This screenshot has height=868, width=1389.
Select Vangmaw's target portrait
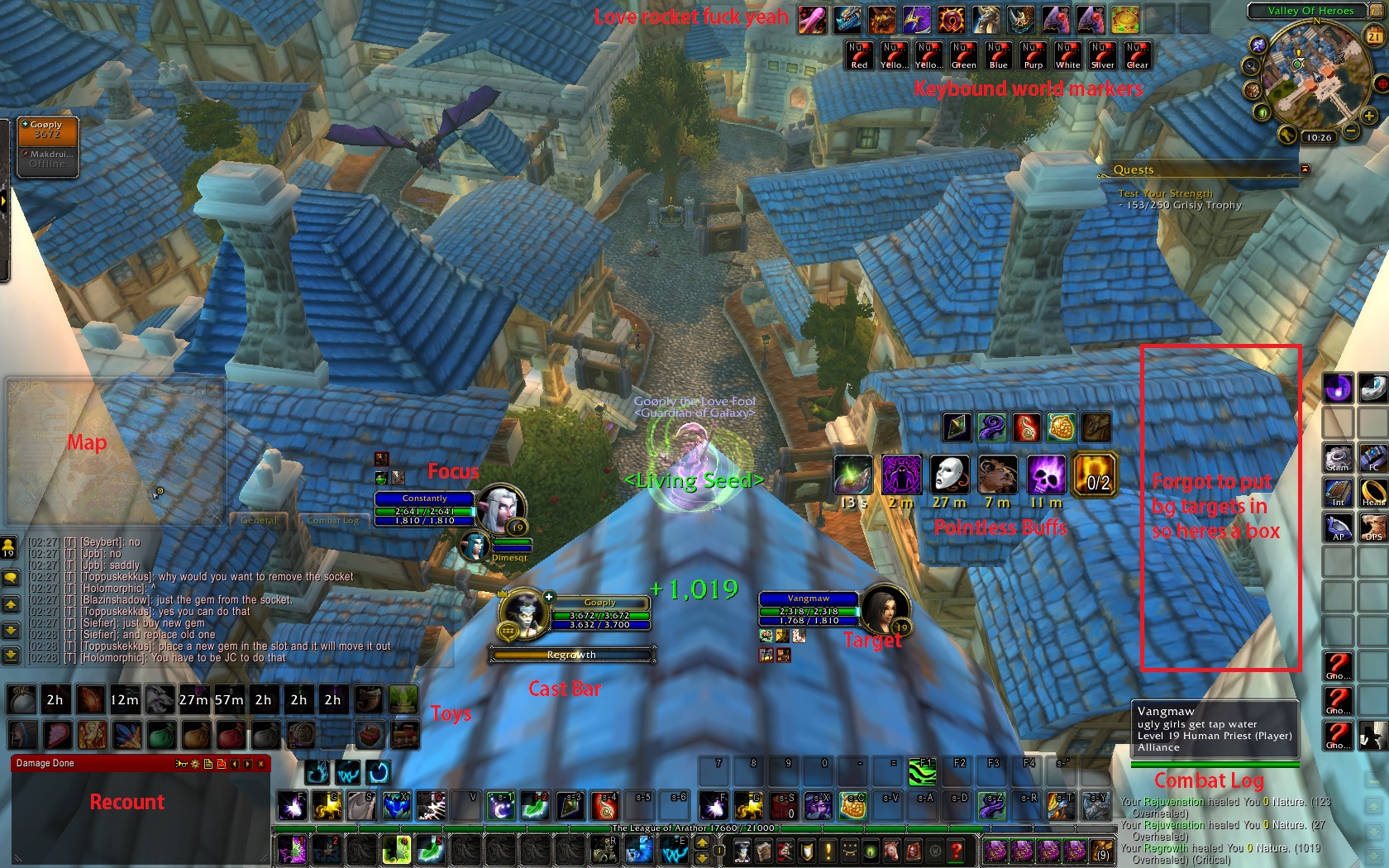[x=884, y=610]
